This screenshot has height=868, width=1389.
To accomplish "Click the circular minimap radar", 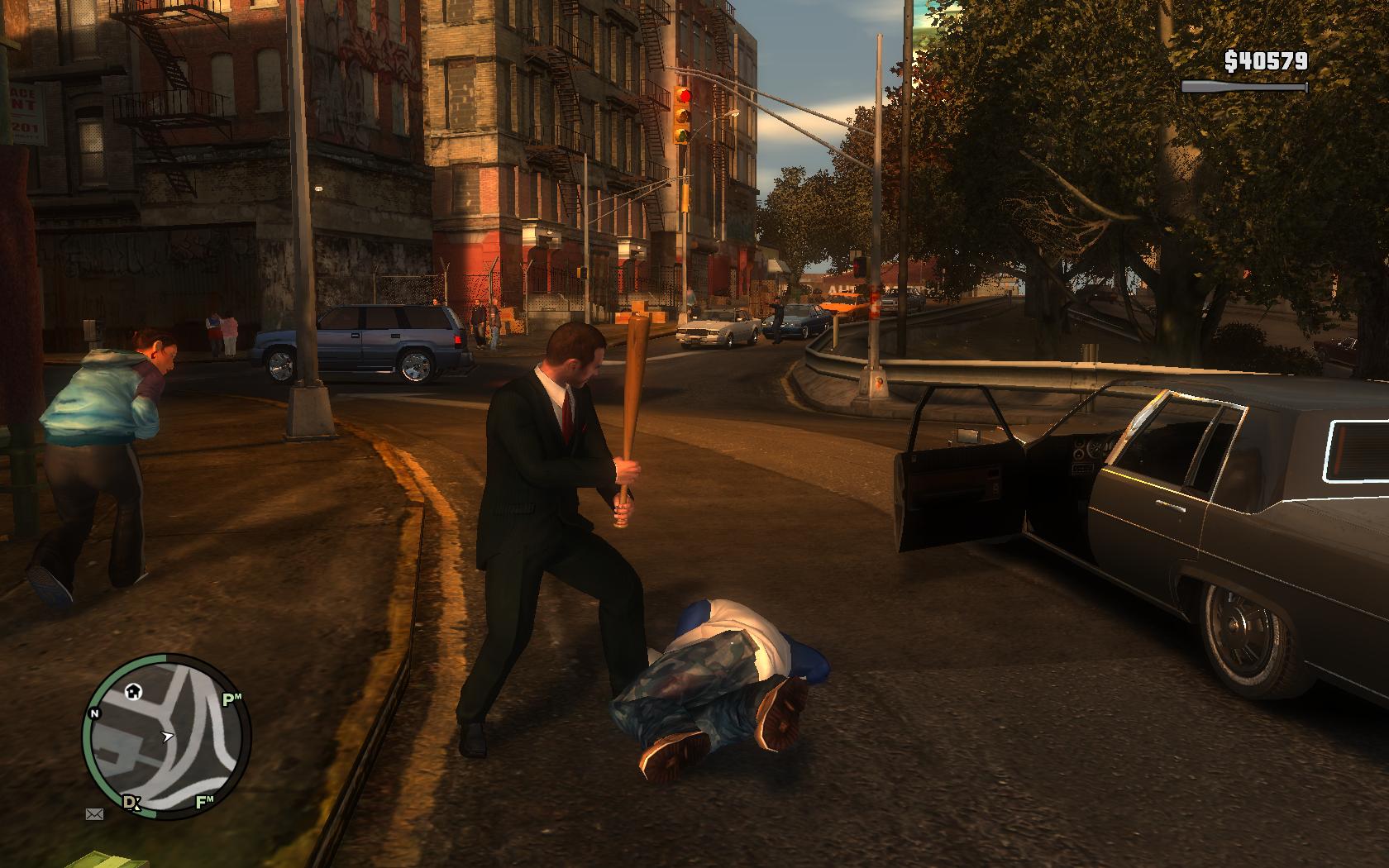I will click(x=166, y=736).
